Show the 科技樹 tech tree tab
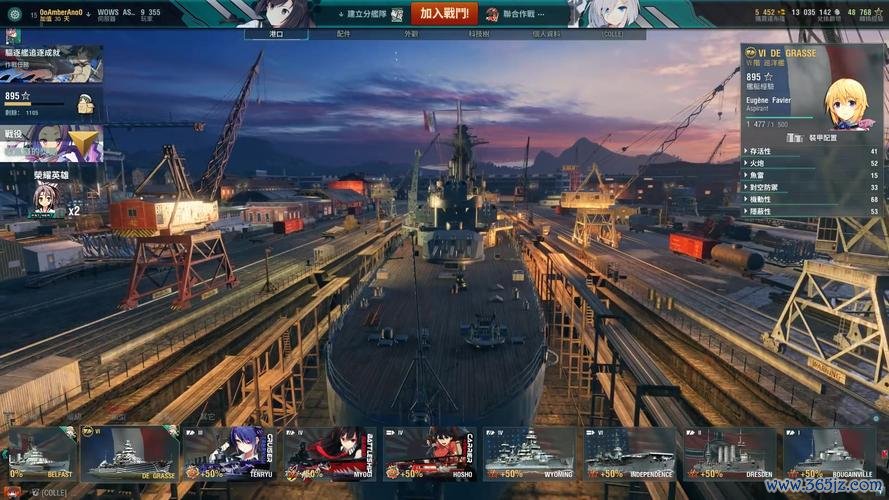The image size is (889, 500). coord(479,34)
